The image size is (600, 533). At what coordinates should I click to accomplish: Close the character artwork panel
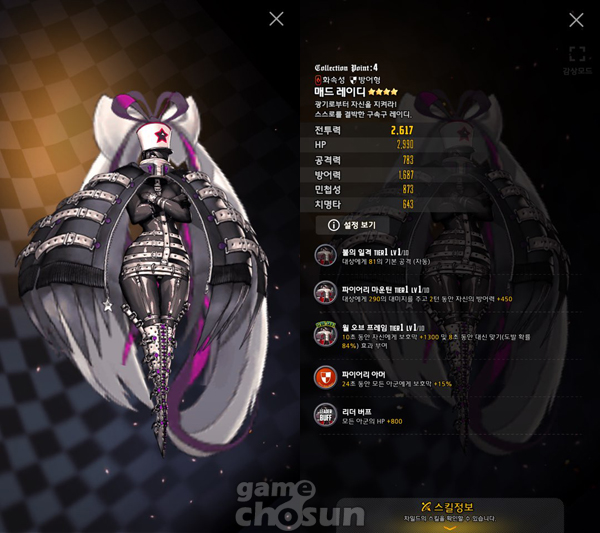pyautogui.click(x=277, y=19)
